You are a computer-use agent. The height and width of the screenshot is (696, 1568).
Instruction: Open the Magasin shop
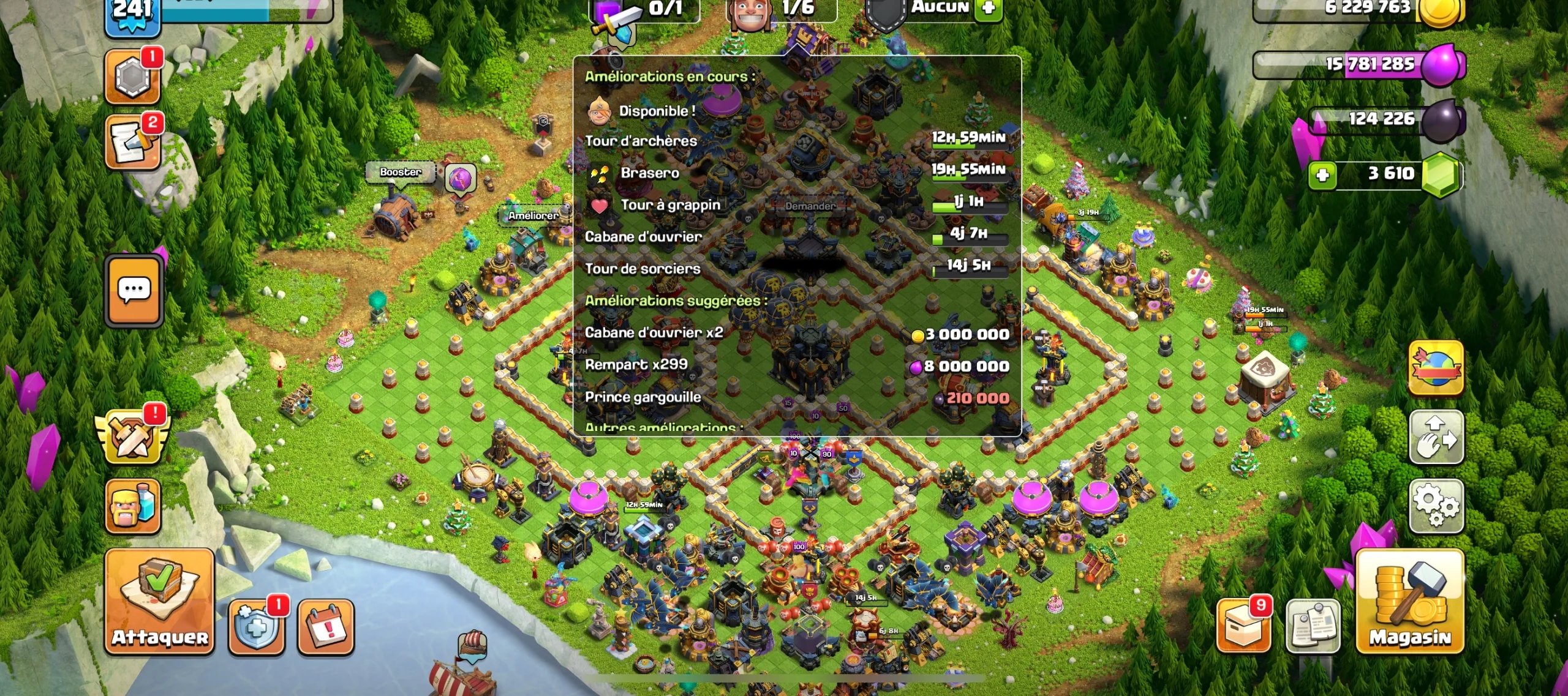click(x=1410, y=603)
